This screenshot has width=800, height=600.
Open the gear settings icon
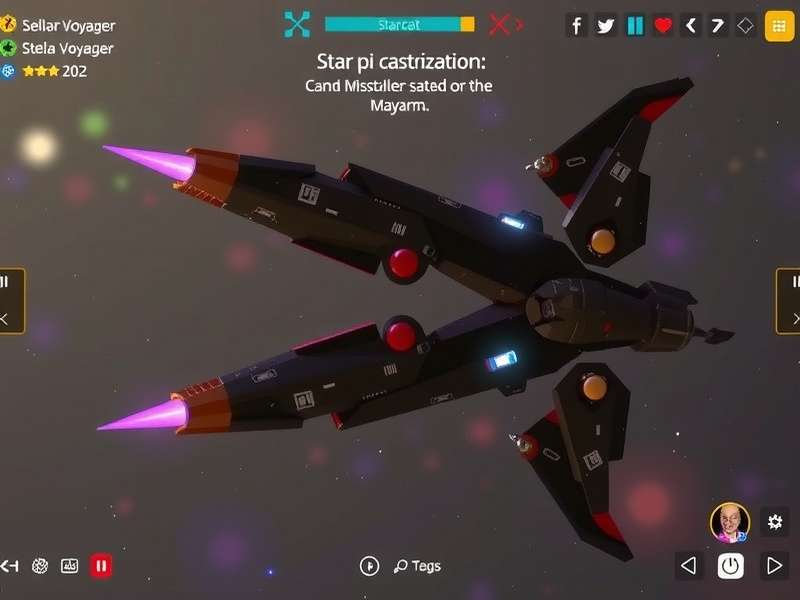point(774,521)
